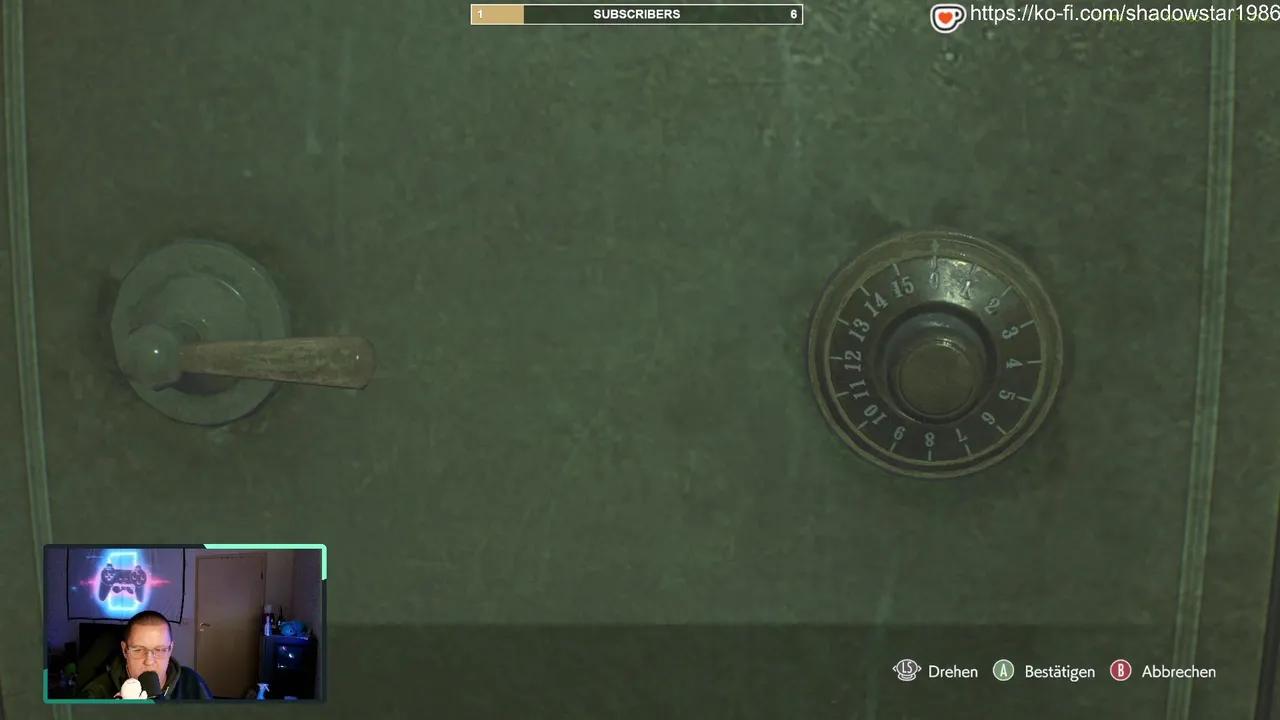
Task: Click the Ko-fi coffee cup heart icon
Action: tap(946, 17)
